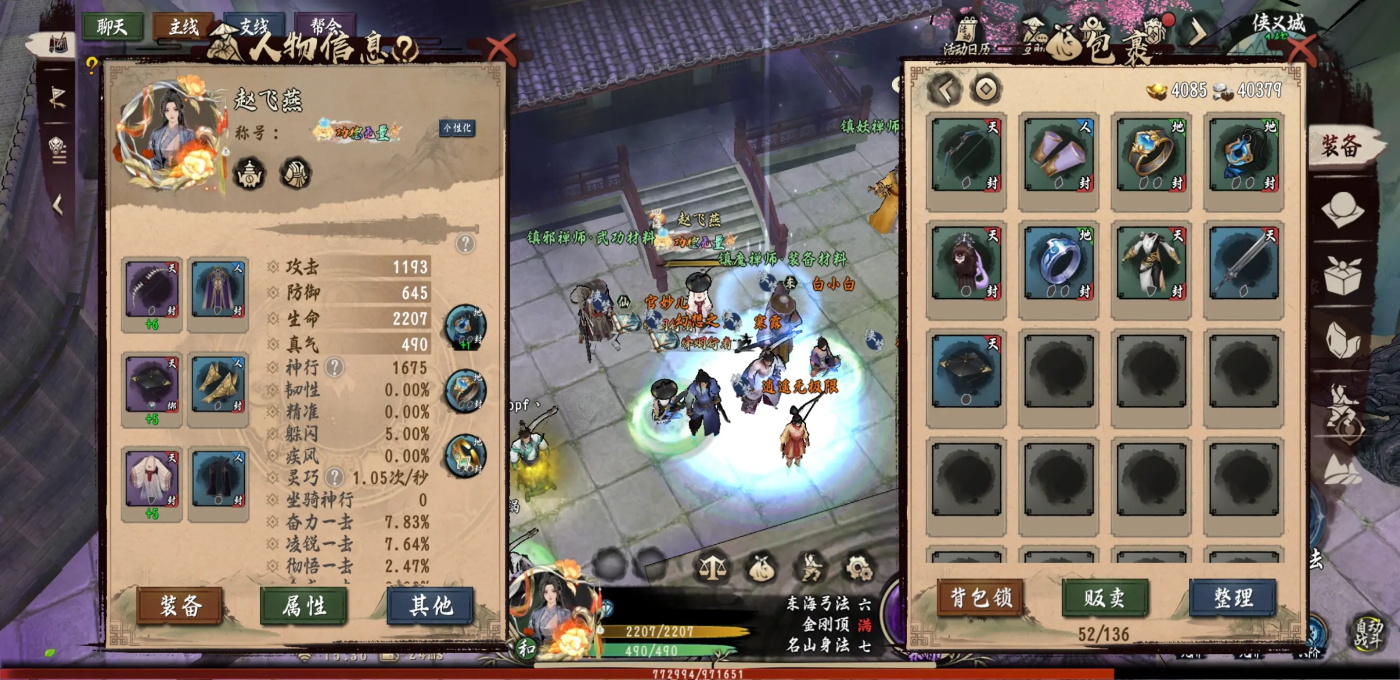Select the 主线 main quest tab
Screen dimensions: 1400x680
tap(183, 27)
